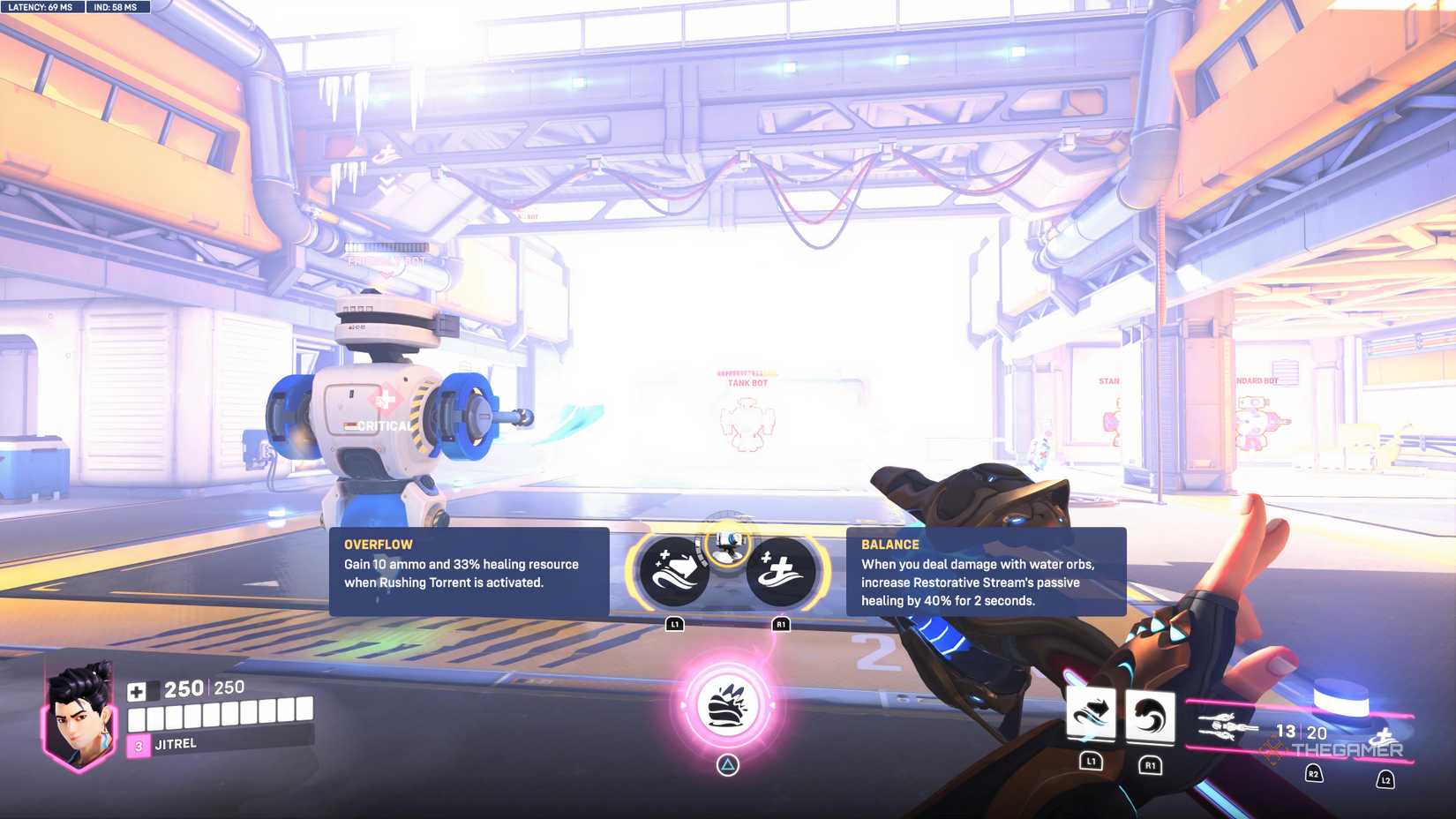Click the segmented health bar under 250 HP
Viewport: 1456px width, 819px height.
click(221, 718)
